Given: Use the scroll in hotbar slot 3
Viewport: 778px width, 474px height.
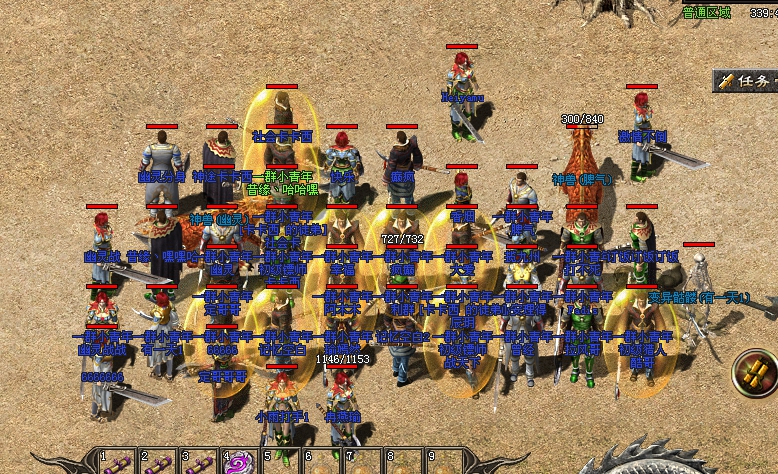Looking at the screenshot, I should click(198, 464).
